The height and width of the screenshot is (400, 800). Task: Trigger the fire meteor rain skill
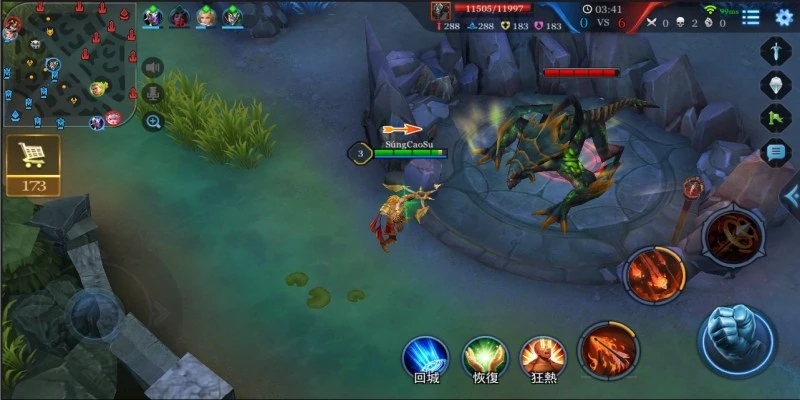point(655,274)
